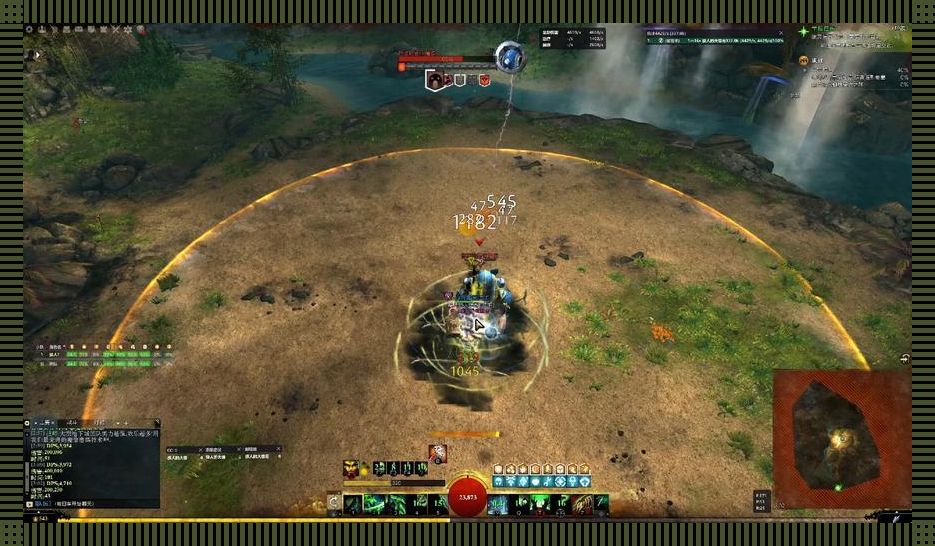Click the special action skill above the skill bar
The width and height of the screenshot is (935, 546).
coord(438,453)
